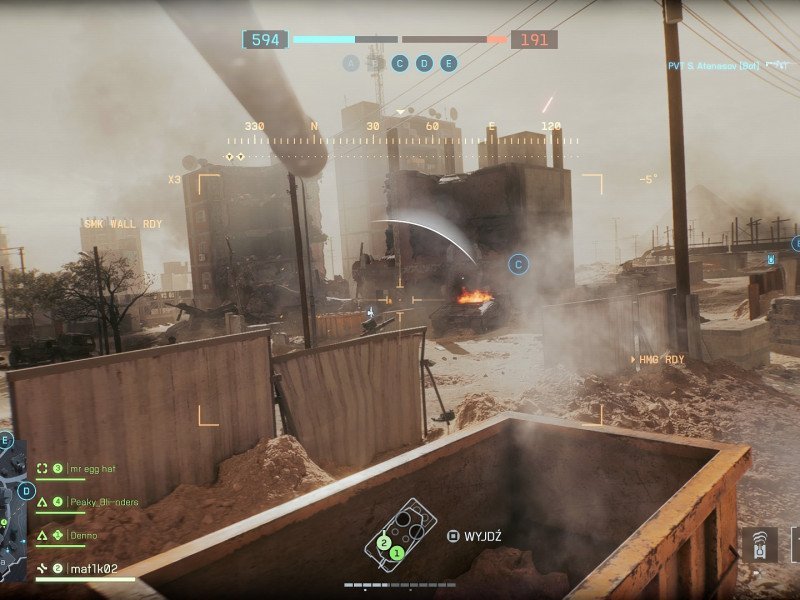This screenshot has height=600, width=800.
Task: Select objective A in the capture row
Action: pyautogui.click(x=350, y=63)
